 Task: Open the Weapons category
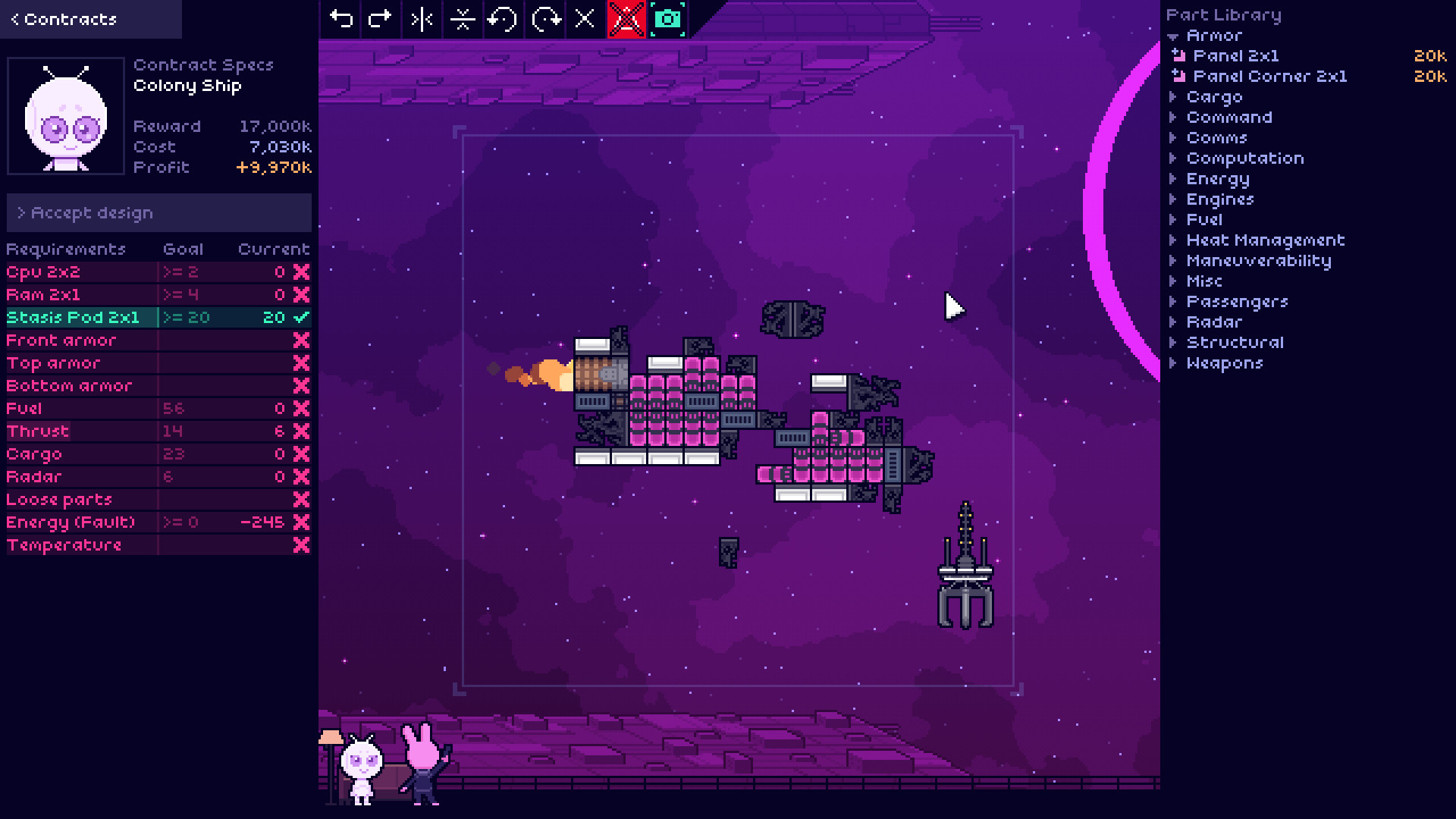coord(1224,363)
